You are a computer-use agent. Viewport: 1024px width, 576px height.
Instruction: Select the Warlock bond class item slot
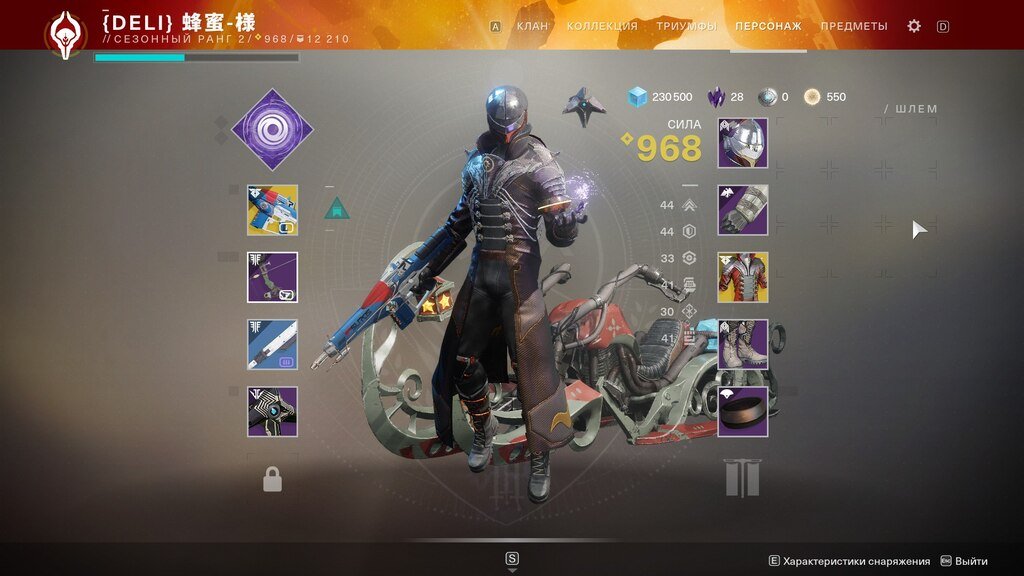[742, 412]
